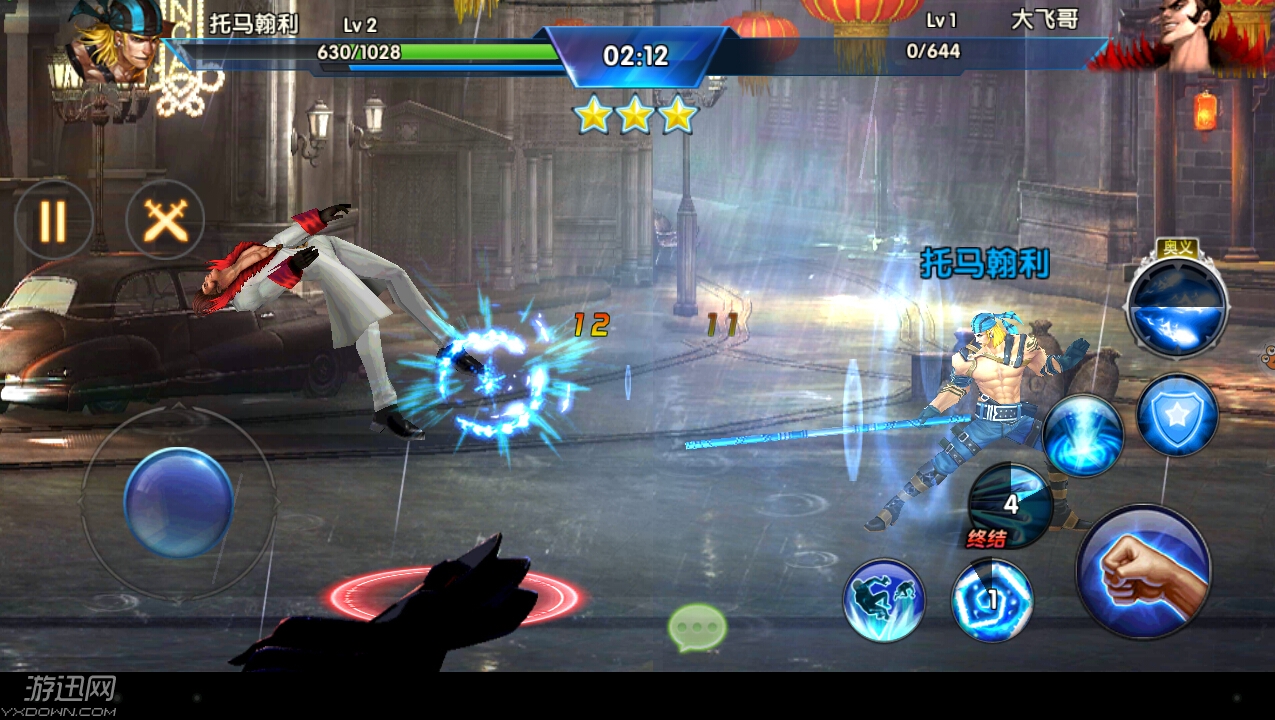Viewport: 1275px width, 720px height.
Task: Trigger the blue energy burst skill
Action: [x=1083, y=435]
